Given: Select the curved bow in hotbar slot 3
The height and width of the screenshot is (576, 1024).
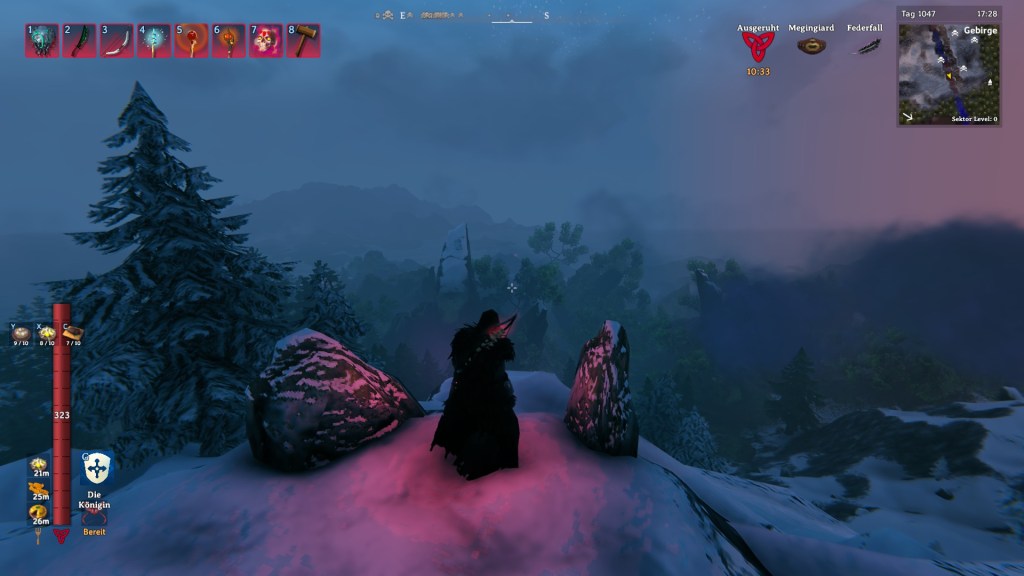Looking at the screenshot, I should 116,41.
